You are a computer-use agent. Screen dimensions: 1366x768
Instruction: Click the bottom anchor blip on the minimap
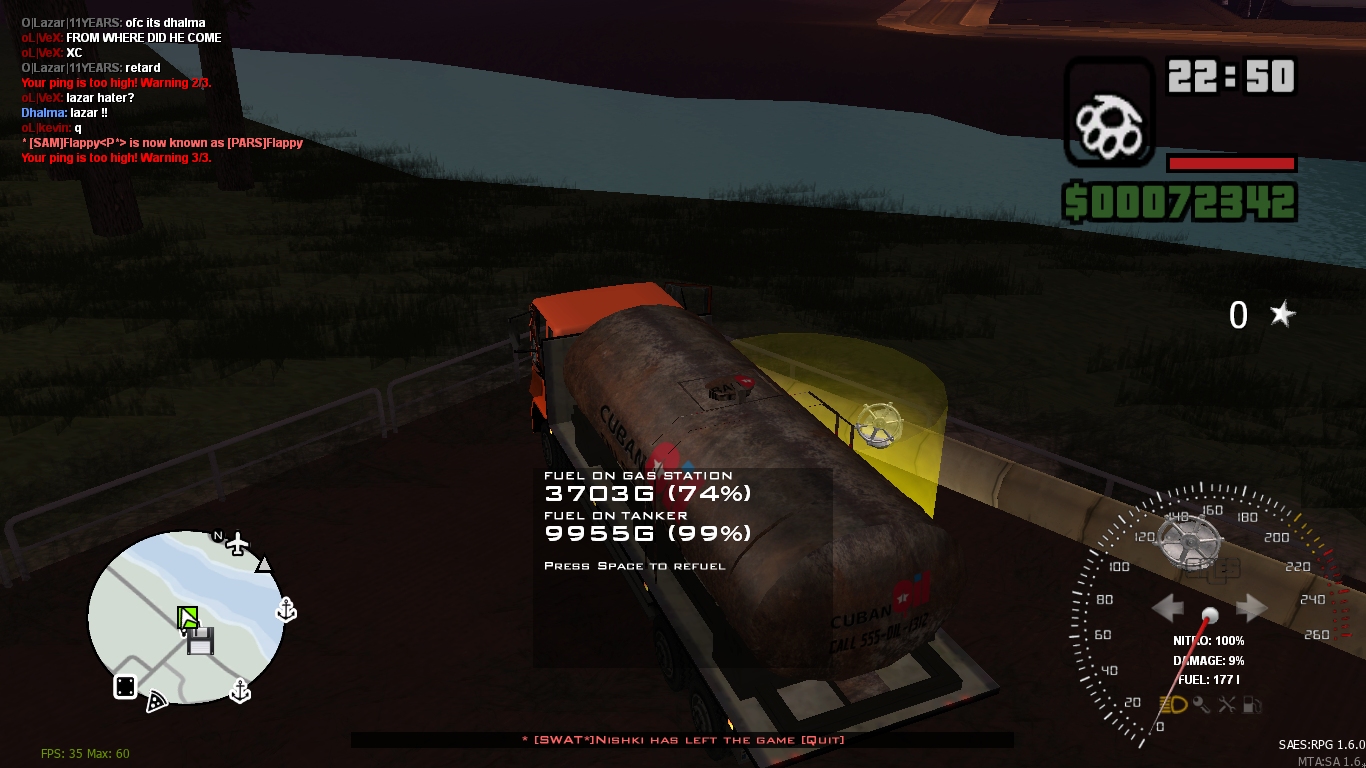click(240, 689)
